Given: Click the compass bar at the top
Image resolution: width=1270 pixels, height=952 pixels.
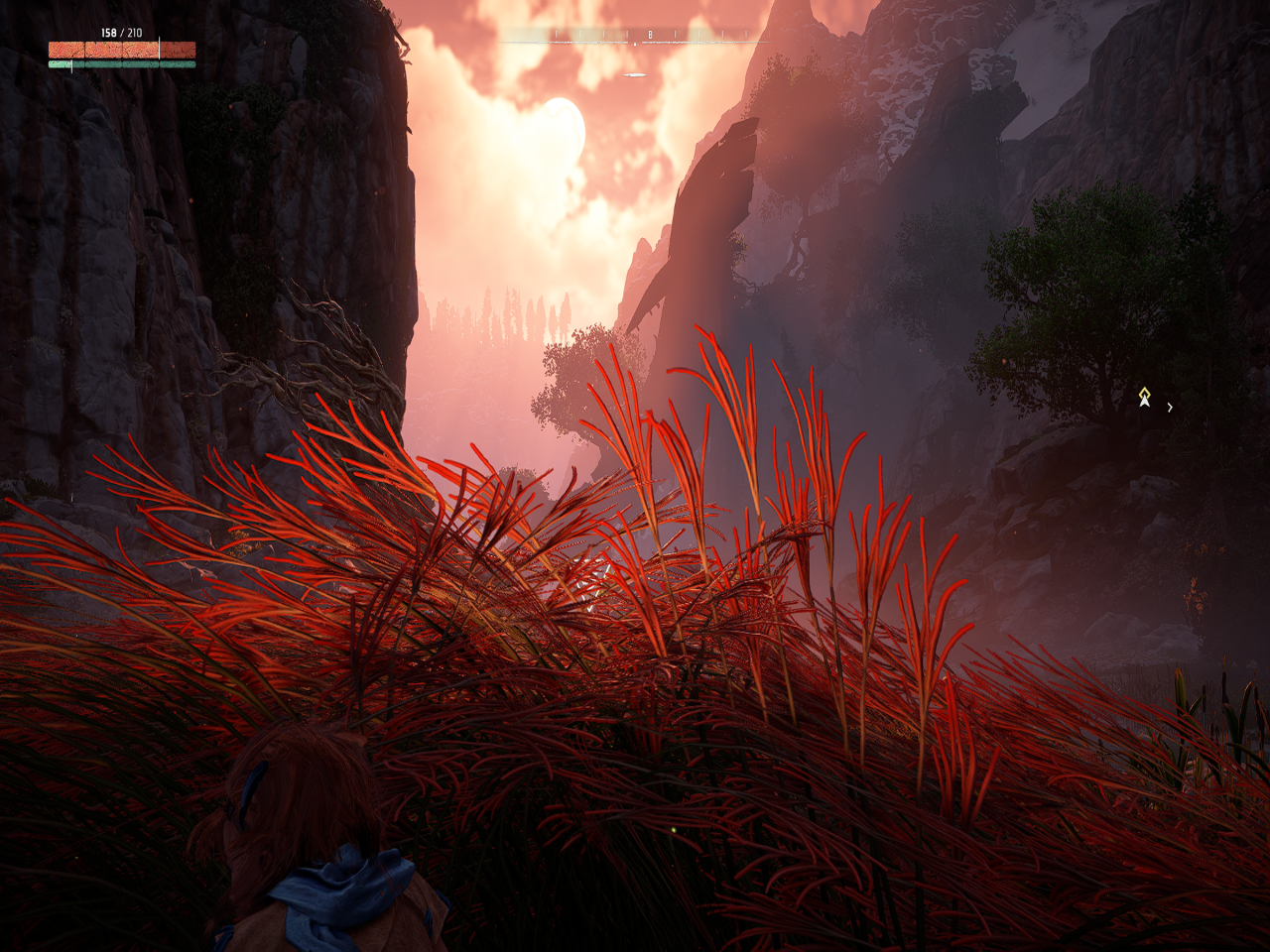Looking at the screenshot, I should point(635,37).
